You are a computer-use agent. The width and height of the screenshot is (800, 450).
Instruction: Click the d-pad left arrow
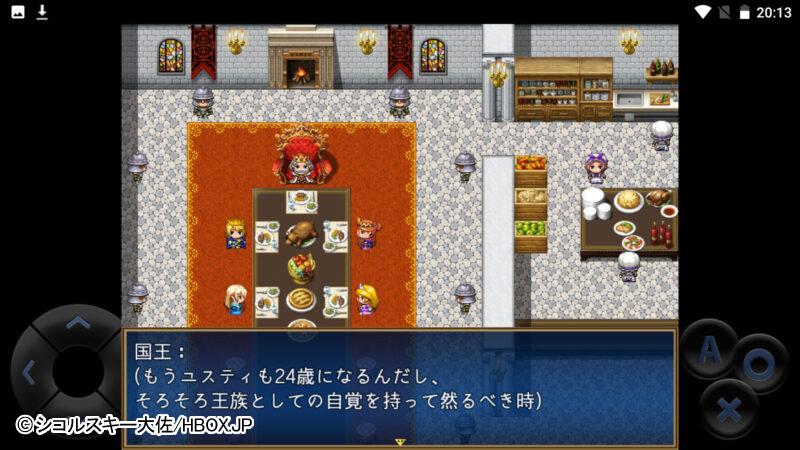pos(29,373)
